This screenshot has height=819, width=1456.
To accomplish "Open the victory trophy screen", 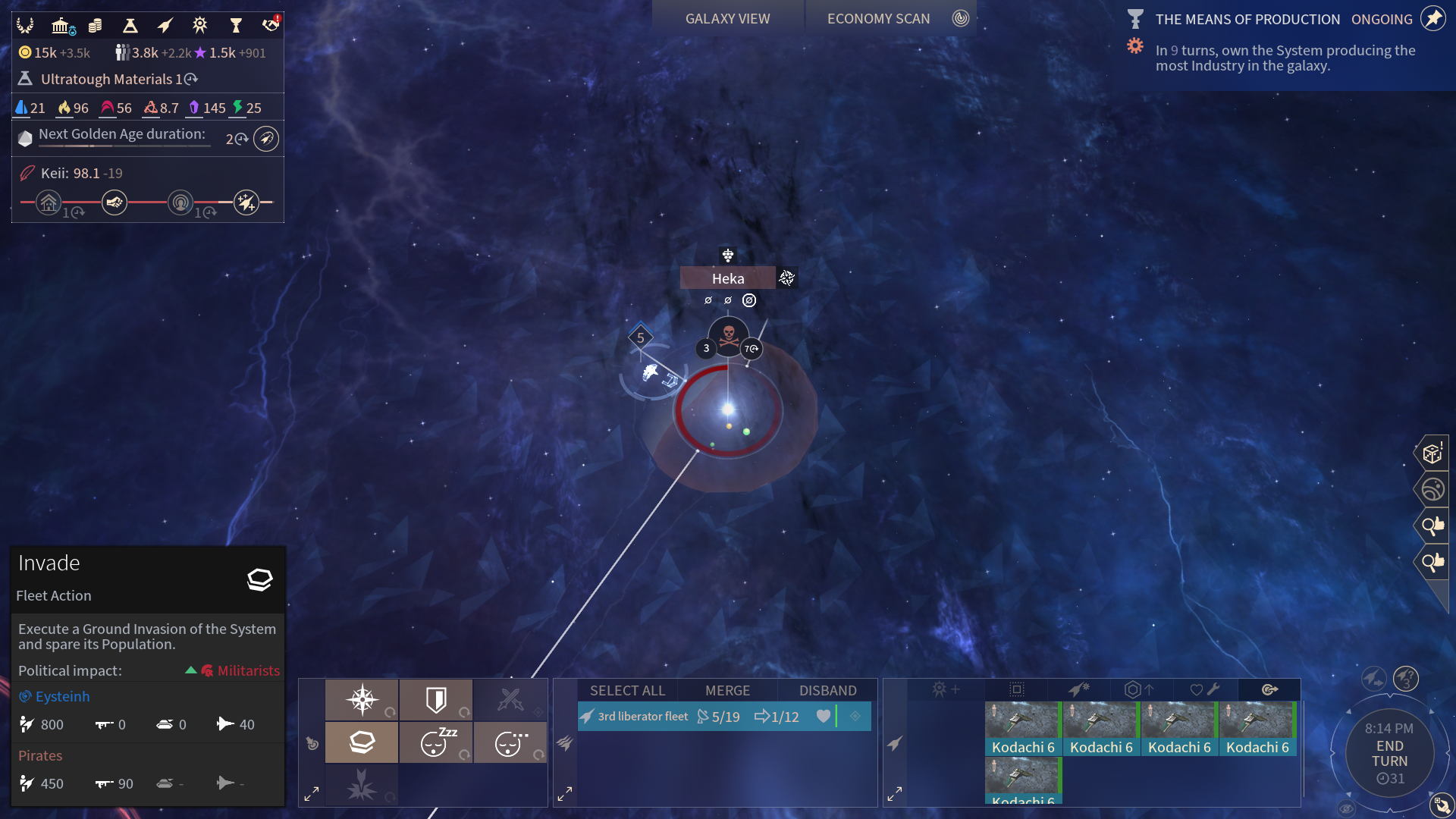I will coord(236,26).
